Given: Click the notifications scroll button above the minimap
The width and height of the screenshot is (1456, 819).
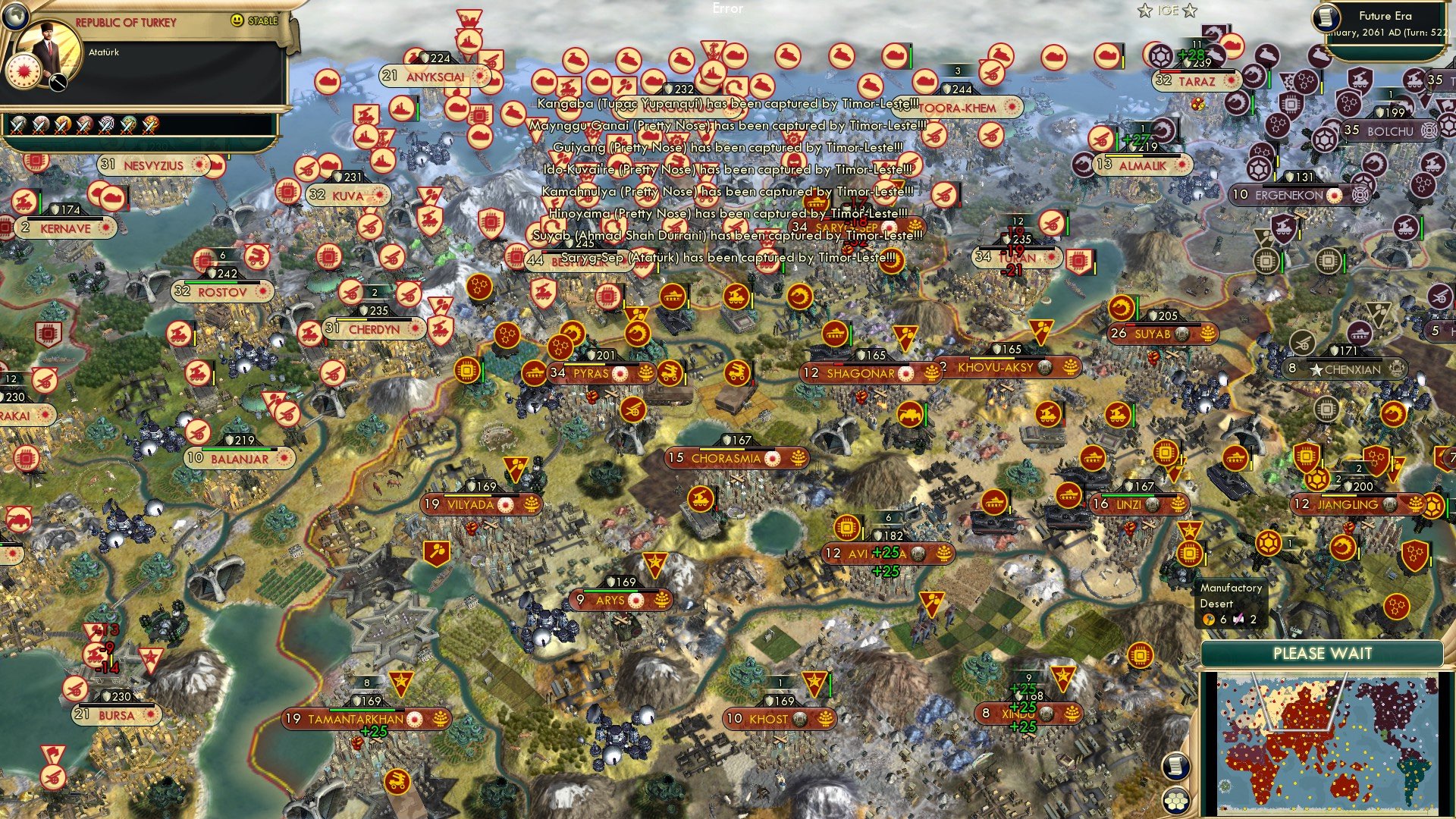Looking at the screenshot, I should click(x=1176, y=767).
